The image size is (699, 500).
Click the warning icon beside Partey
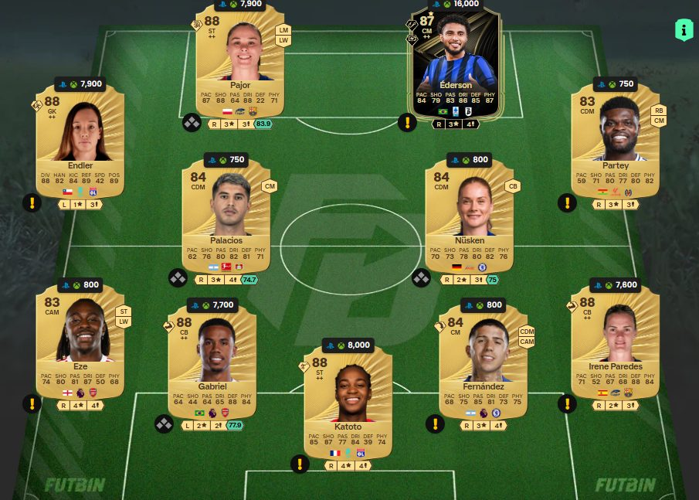tap(567, 203)
